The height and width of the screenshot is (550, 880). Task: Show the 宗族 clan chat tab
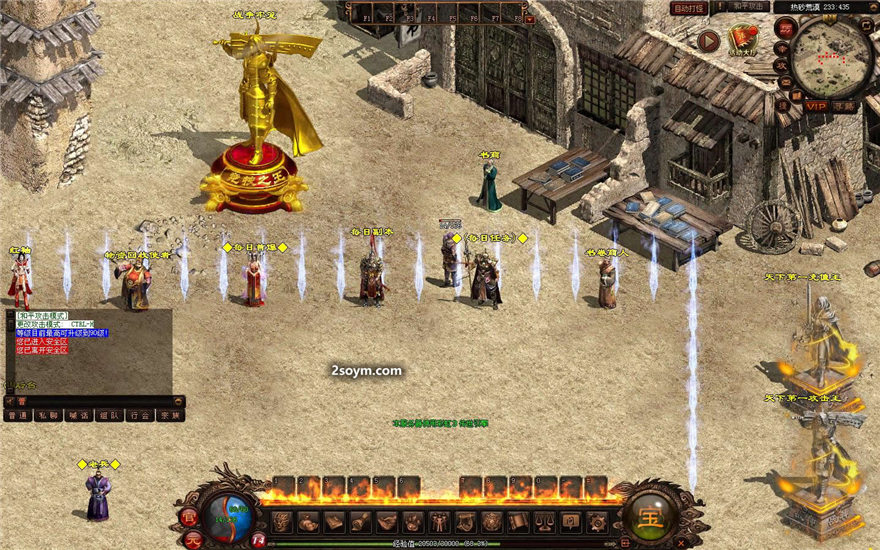pos(169,414)
